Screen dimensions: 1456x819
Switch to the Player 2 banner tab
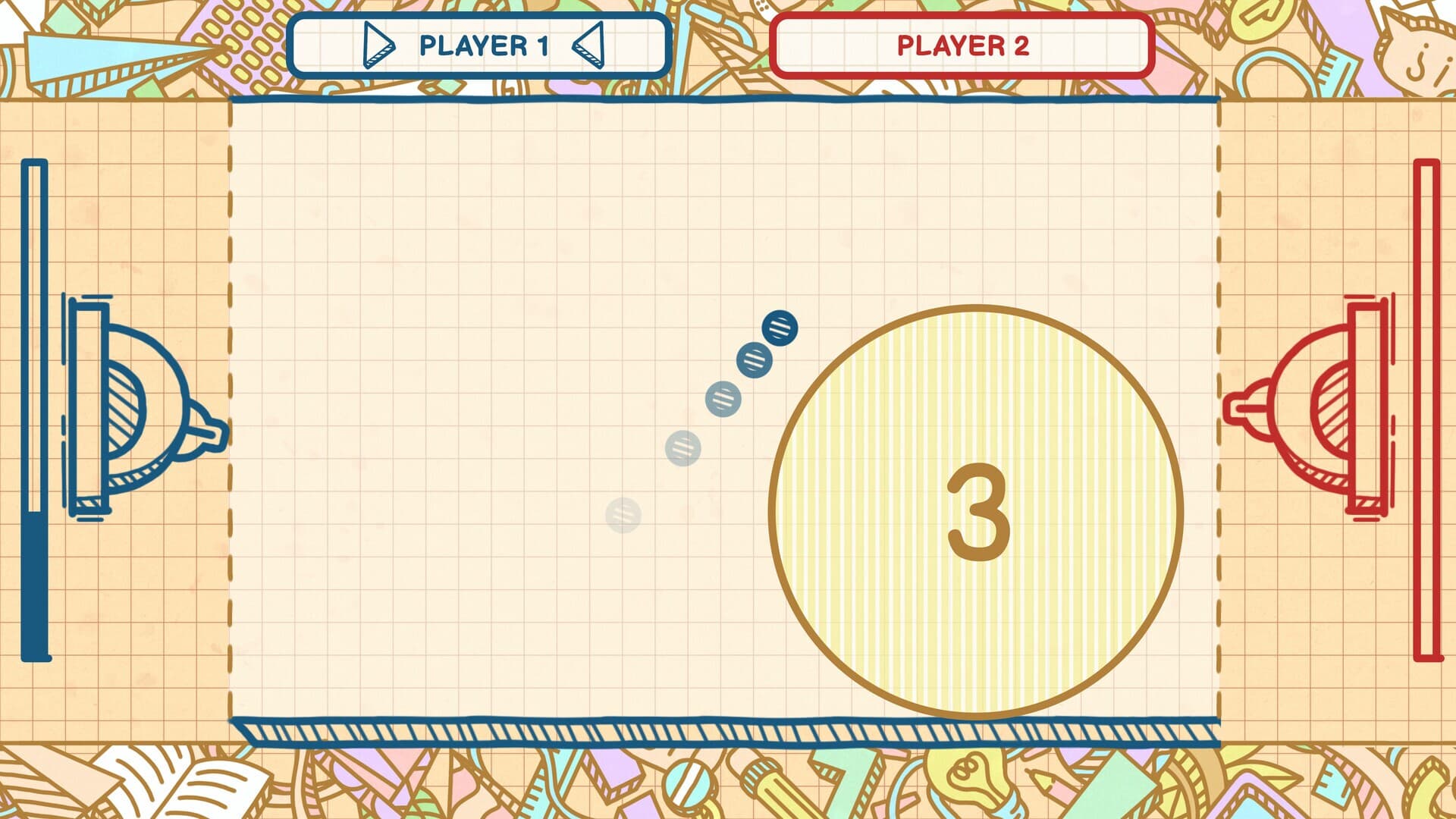[x=962, y=46]
